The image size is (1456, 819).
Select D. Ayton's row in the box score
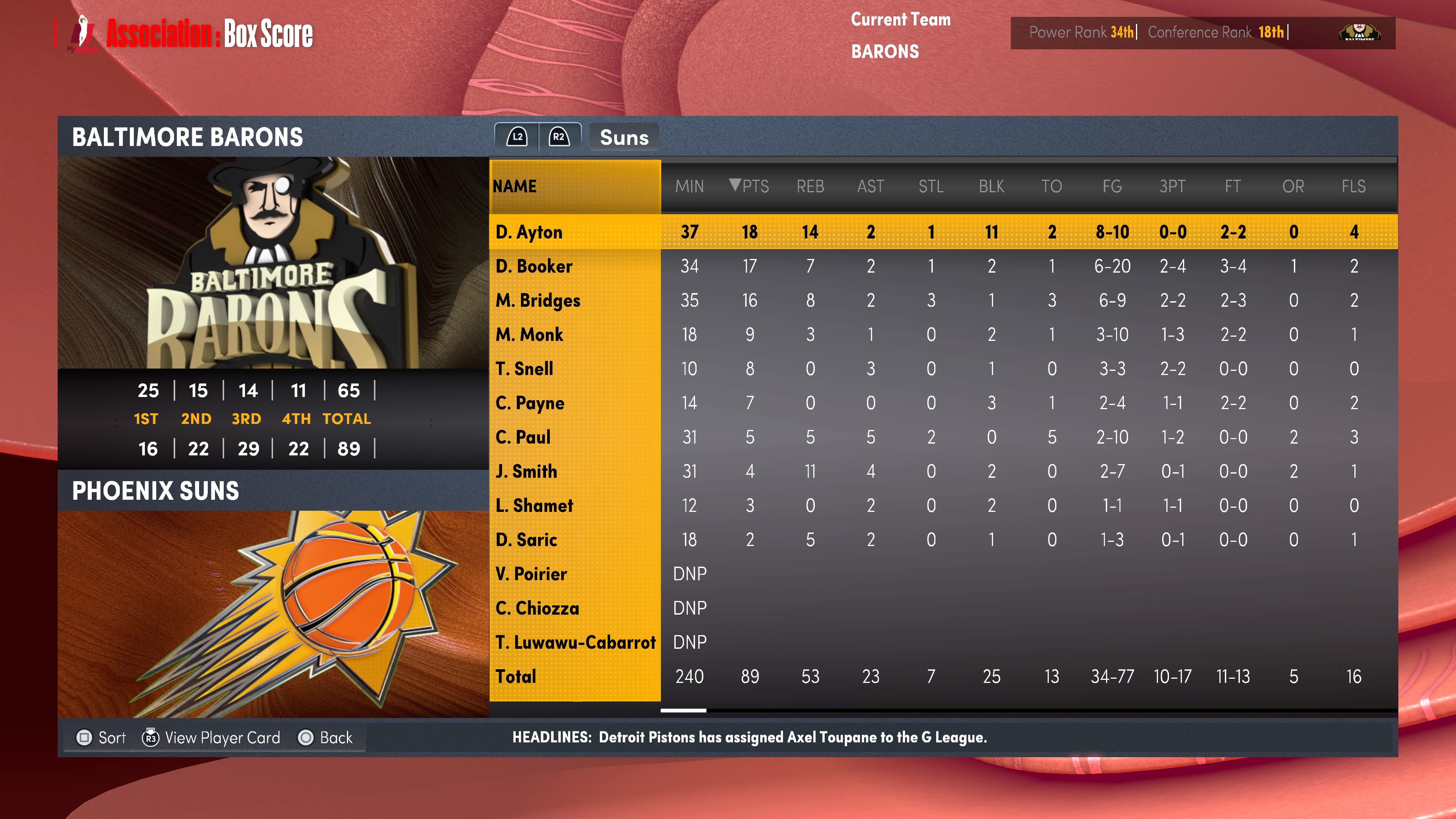tap(529, 232)
